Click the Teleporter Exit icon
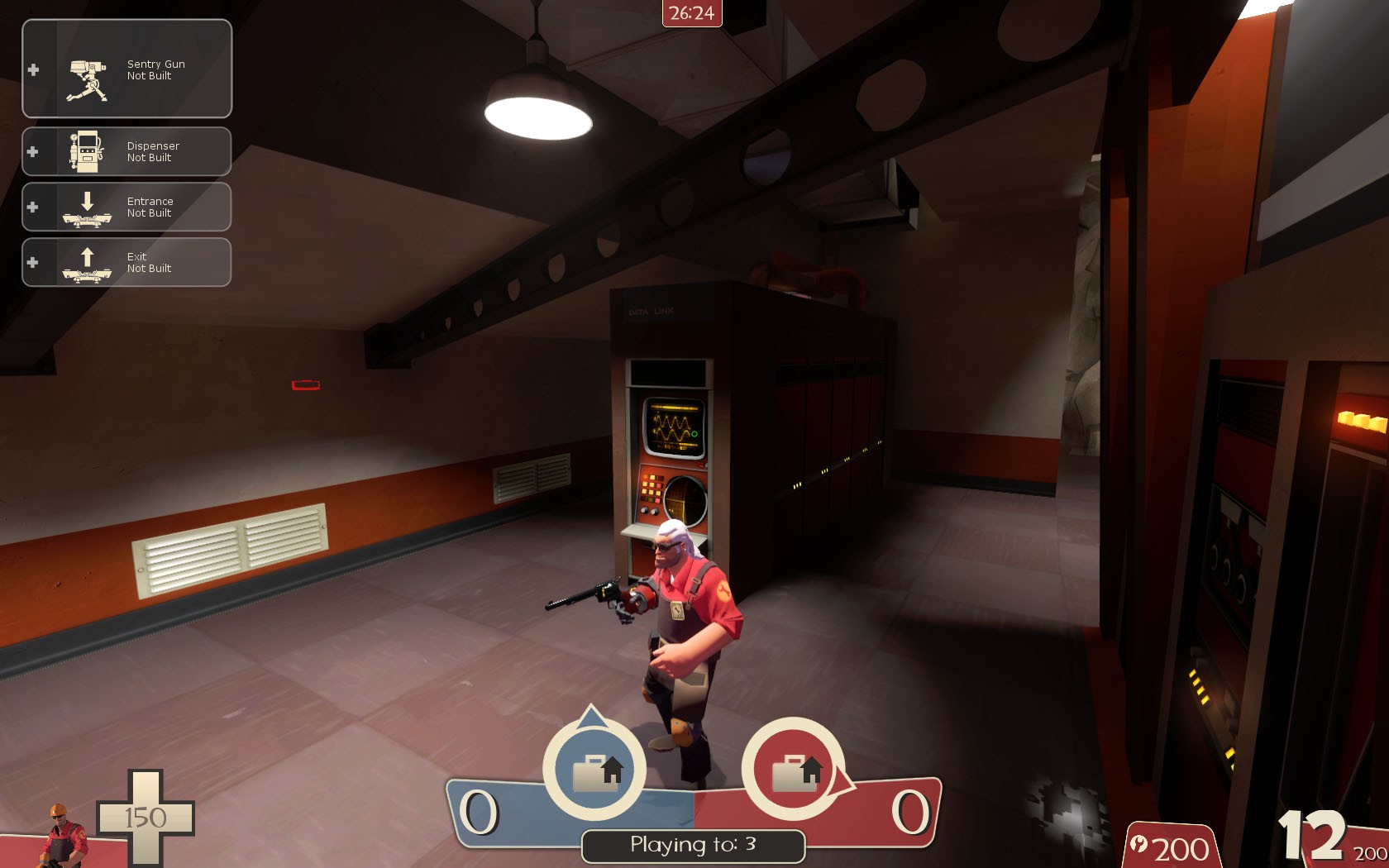This screenshot has width=1389, height=868. coord(86,263)
